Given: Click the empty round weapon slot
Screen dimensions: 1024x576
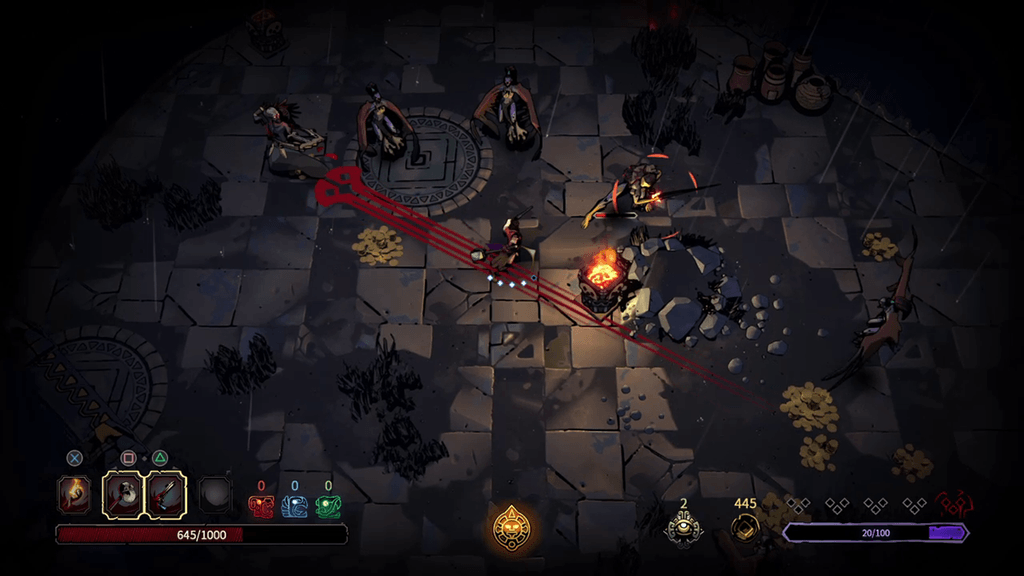Looking at the screenshot, I should click(214, 494).
